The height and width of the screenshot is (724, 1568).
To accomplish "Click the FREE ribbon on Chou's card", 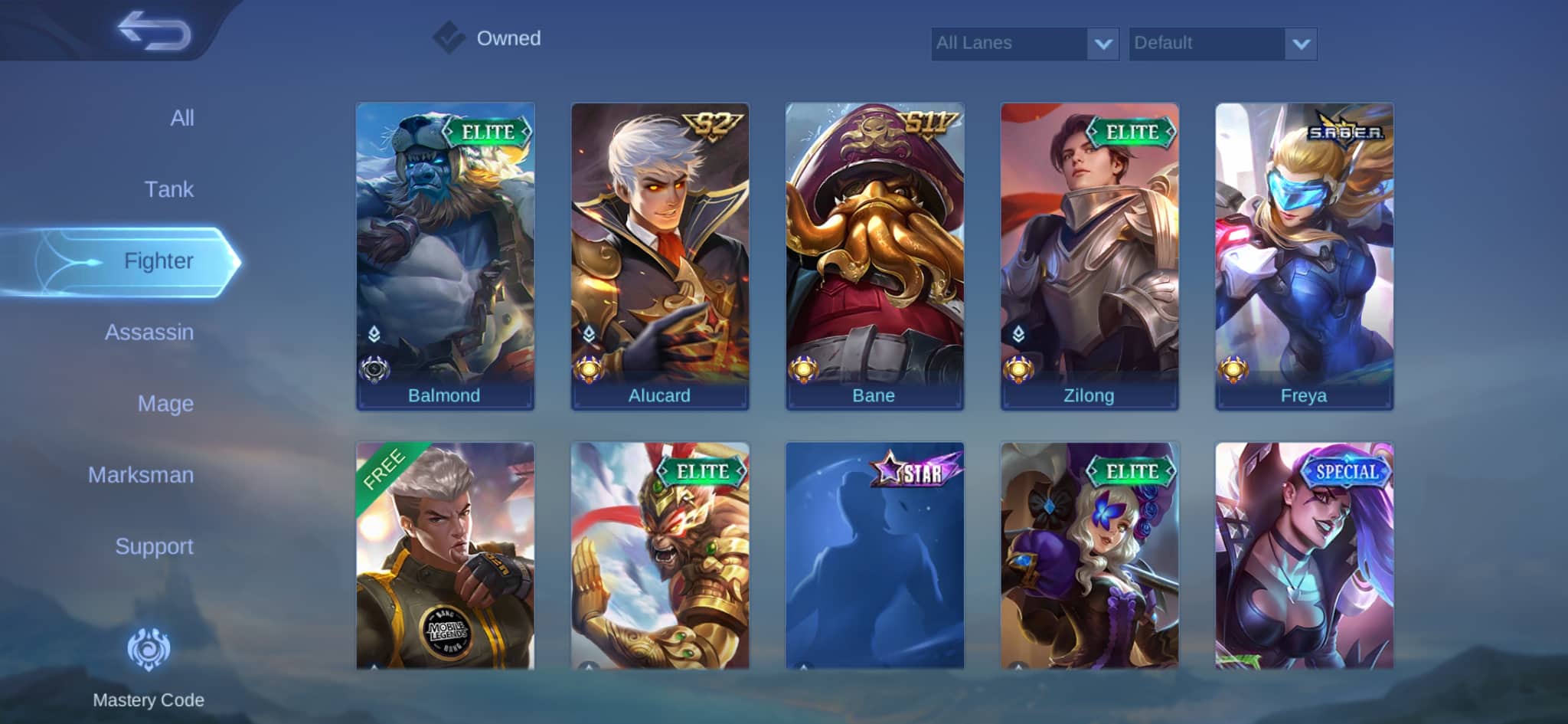I will [384, 469].
